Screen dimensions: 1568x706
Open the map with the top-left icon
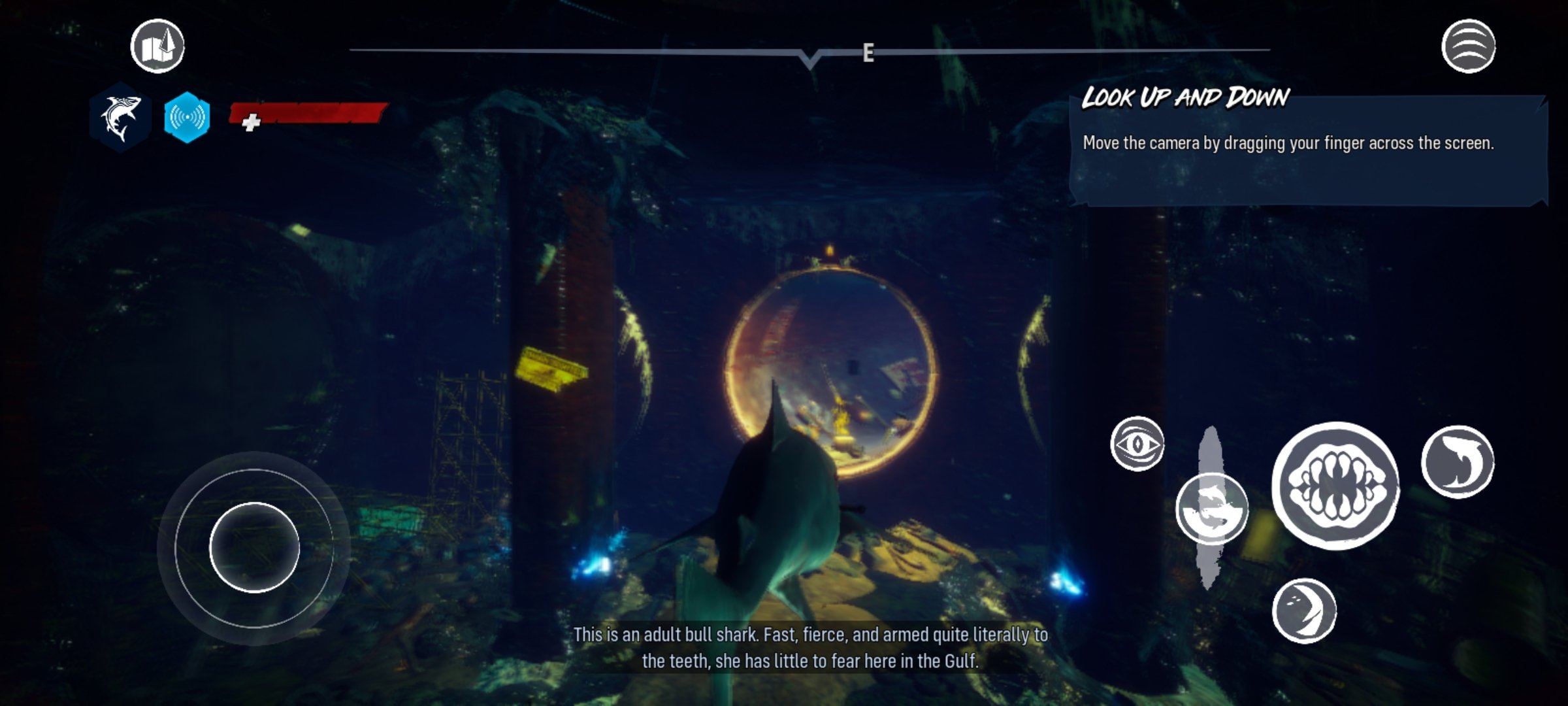pos(157,46)
